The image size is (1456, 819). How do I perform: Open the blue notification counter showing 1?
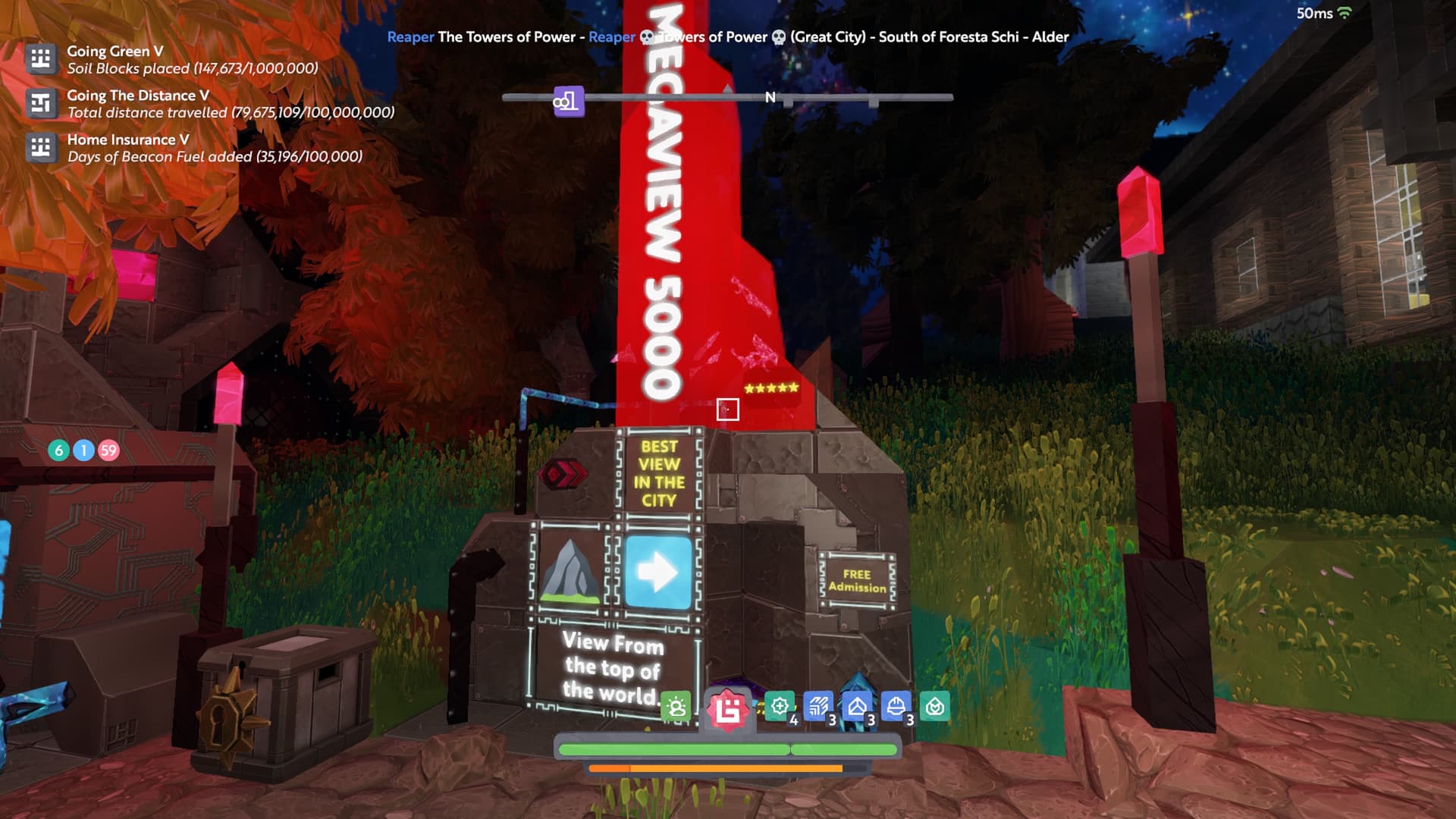(83, 450)
